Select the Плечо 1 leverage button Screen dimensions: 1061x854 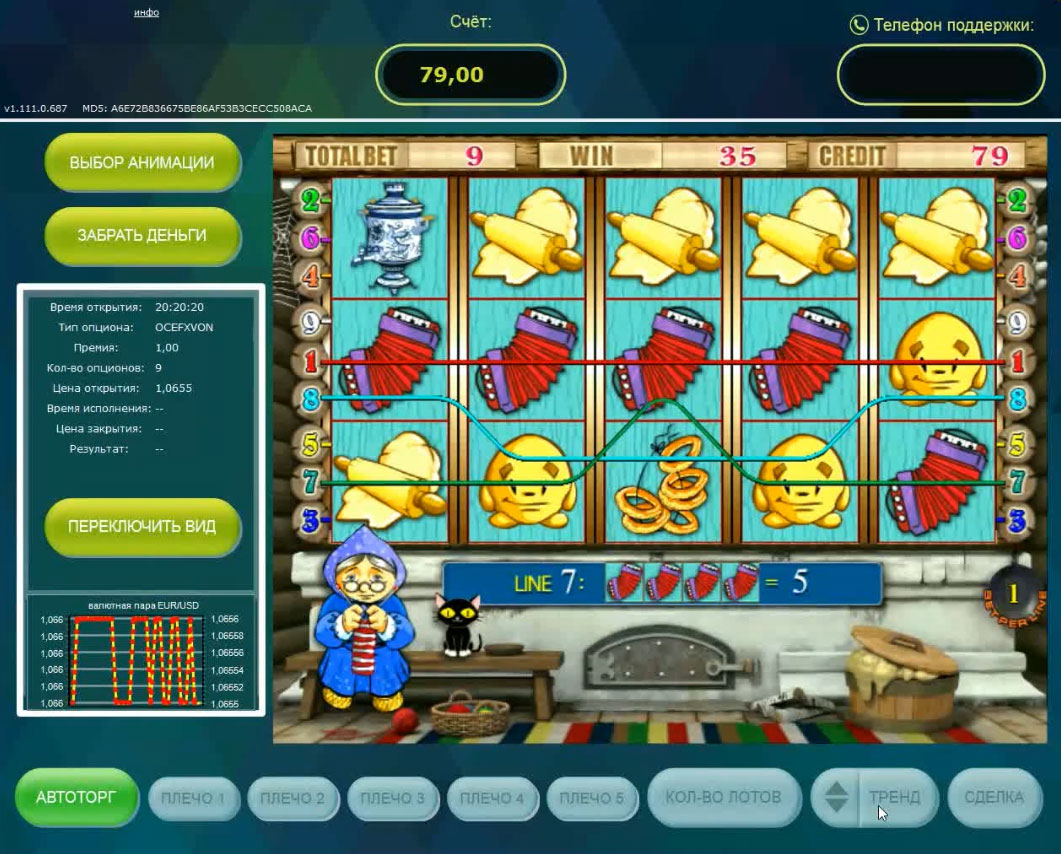coord(193,798)
